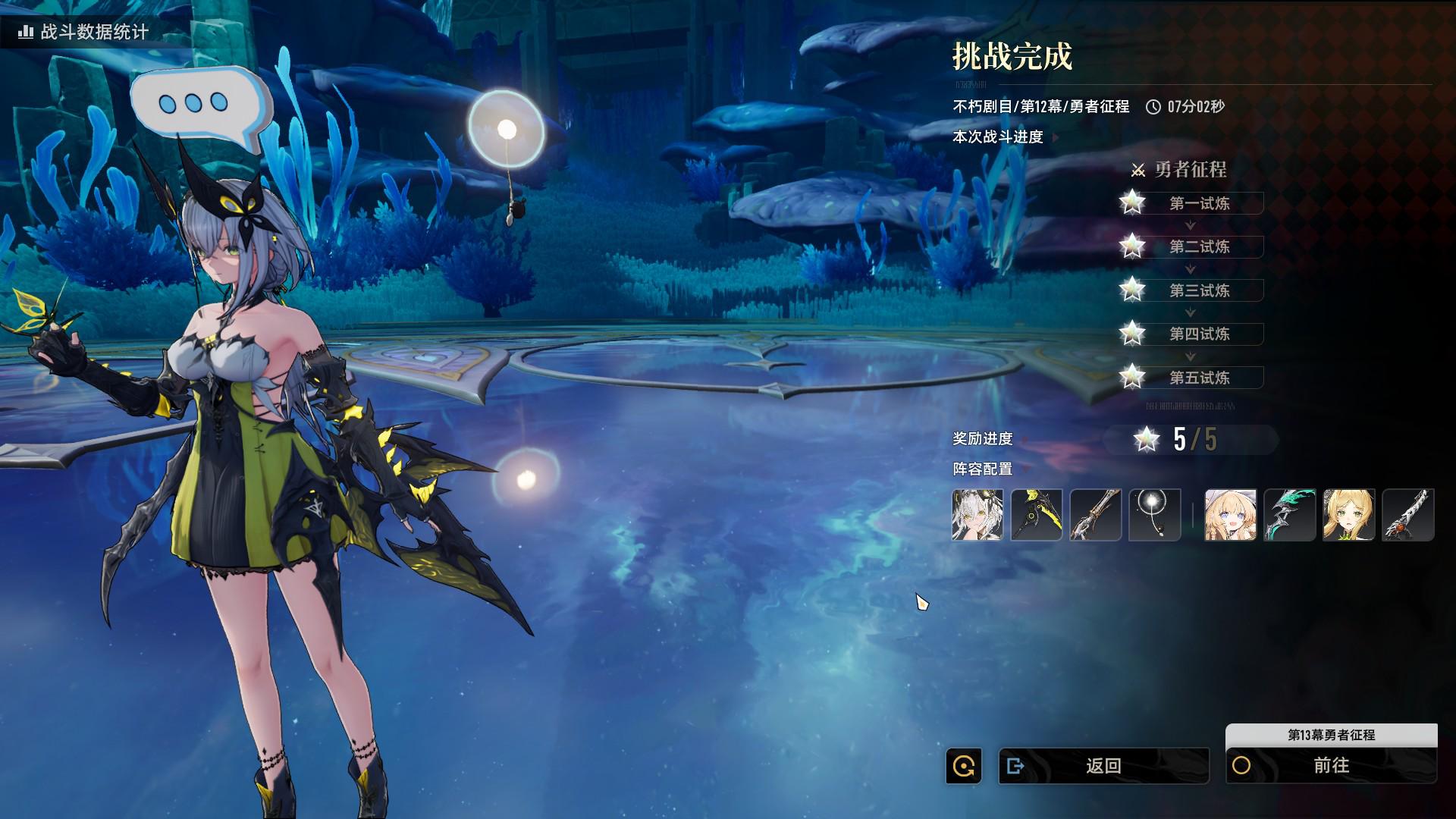This screenshot has height=819, width=1456.
Task: Inspect the black and yellow scythe weapon
Action: click(1037, 515)
